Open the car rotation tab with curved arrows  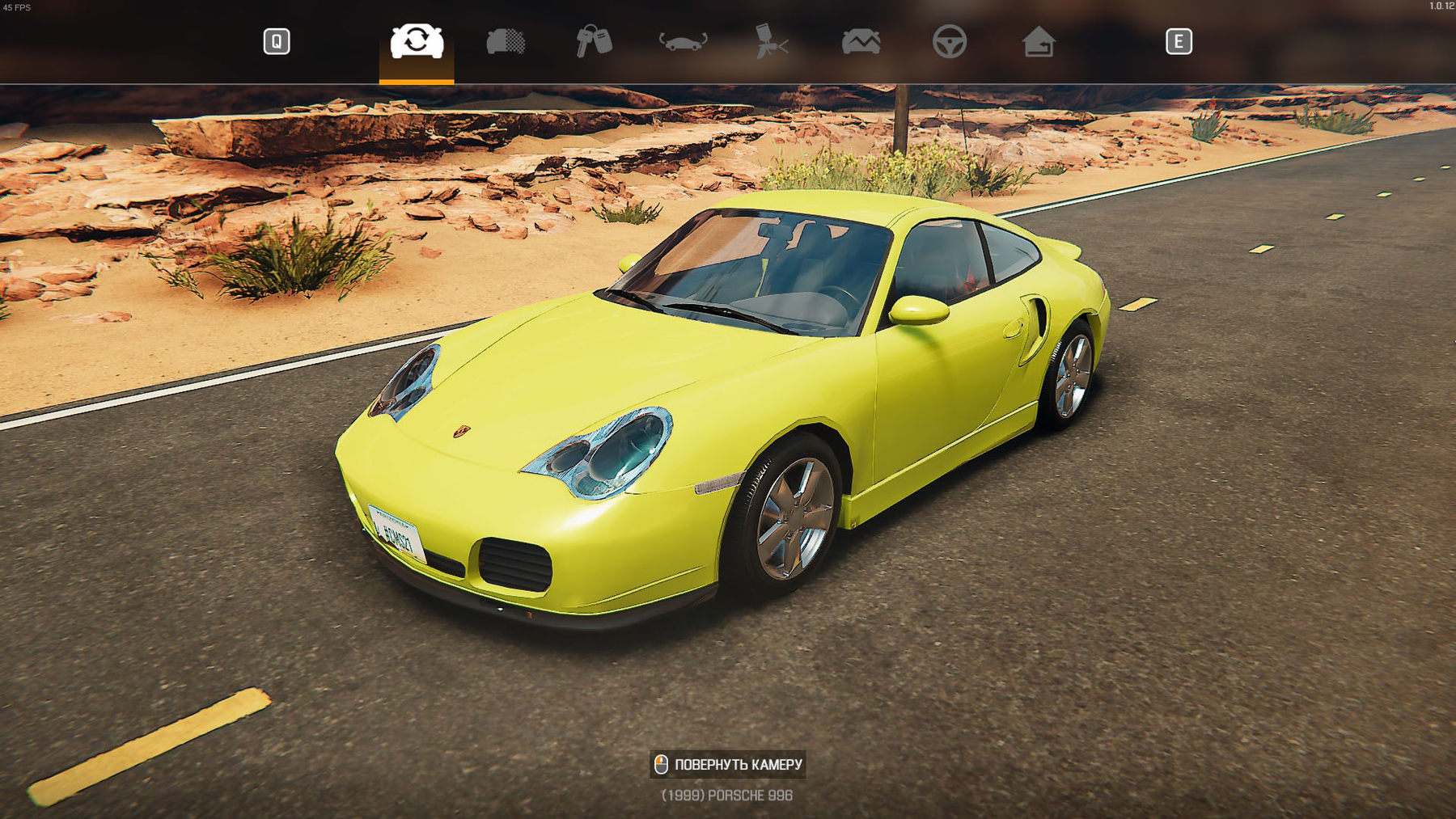(683, 41)
